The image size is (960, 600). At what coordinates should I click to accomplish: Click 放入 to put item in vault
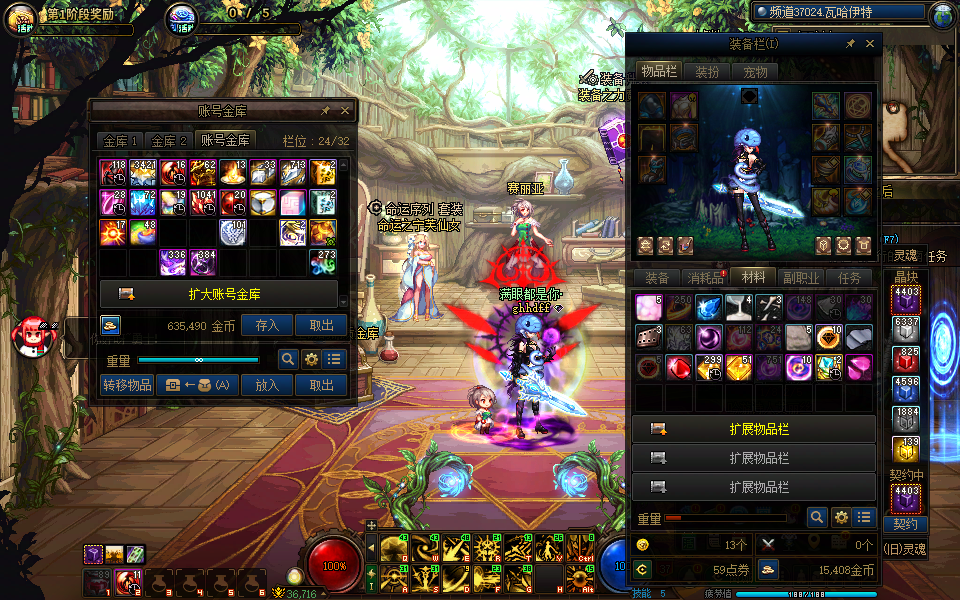point(267,385)
